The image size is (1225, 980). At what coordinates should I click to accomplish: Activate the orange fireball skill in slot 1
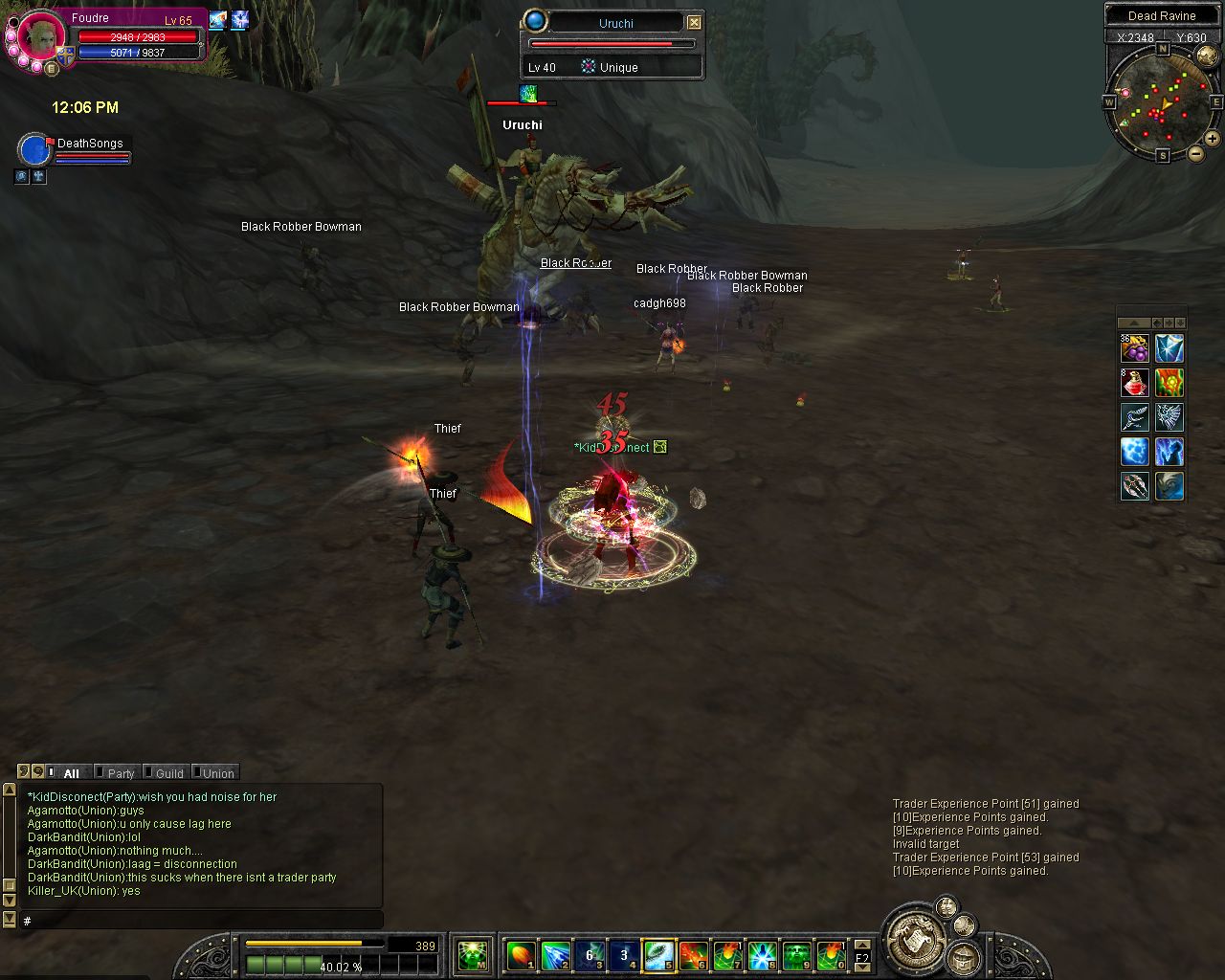coord(521,954)
